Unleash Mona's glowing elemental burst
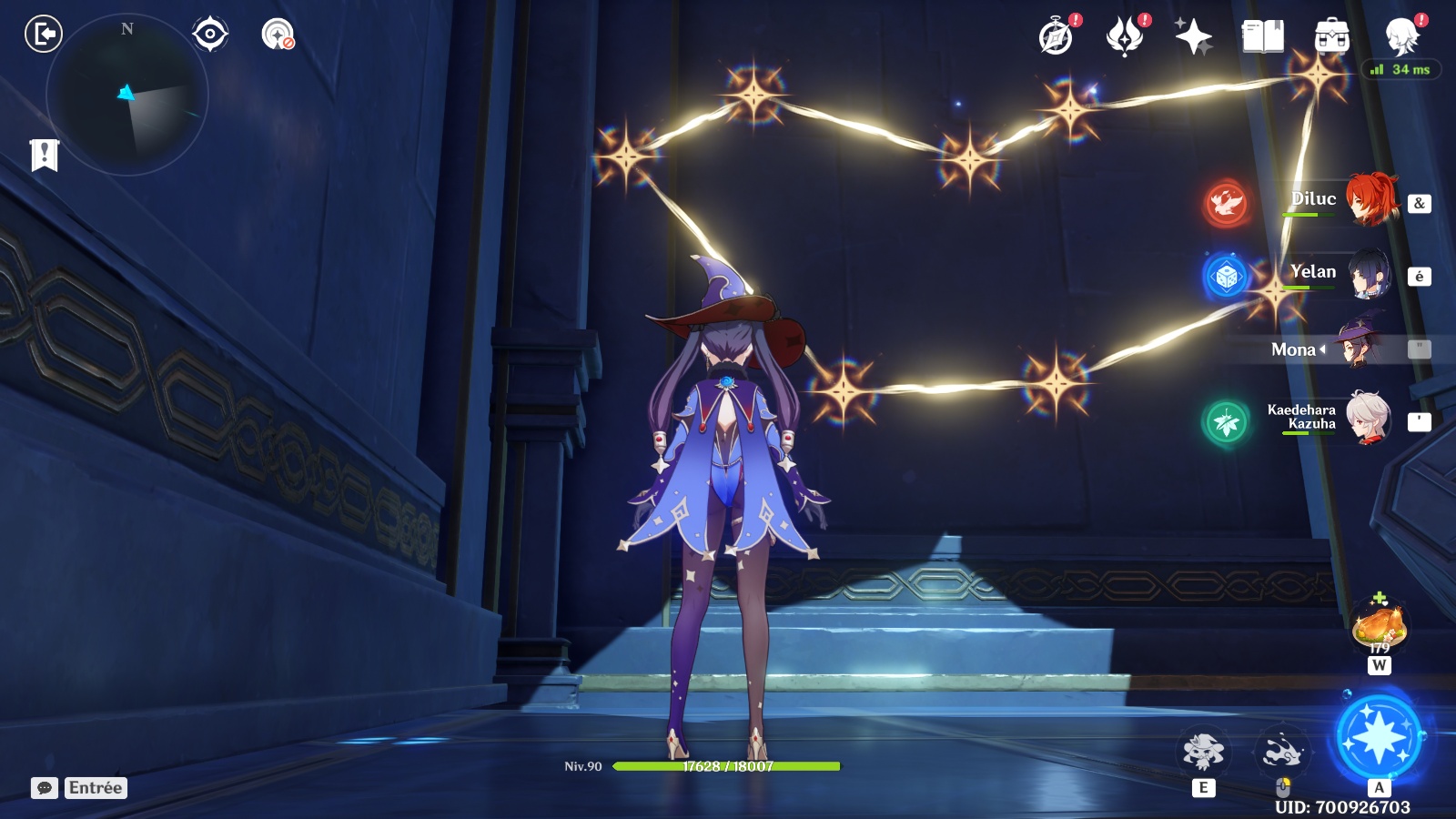The image size is (1456, 819). coord(1379,738)
